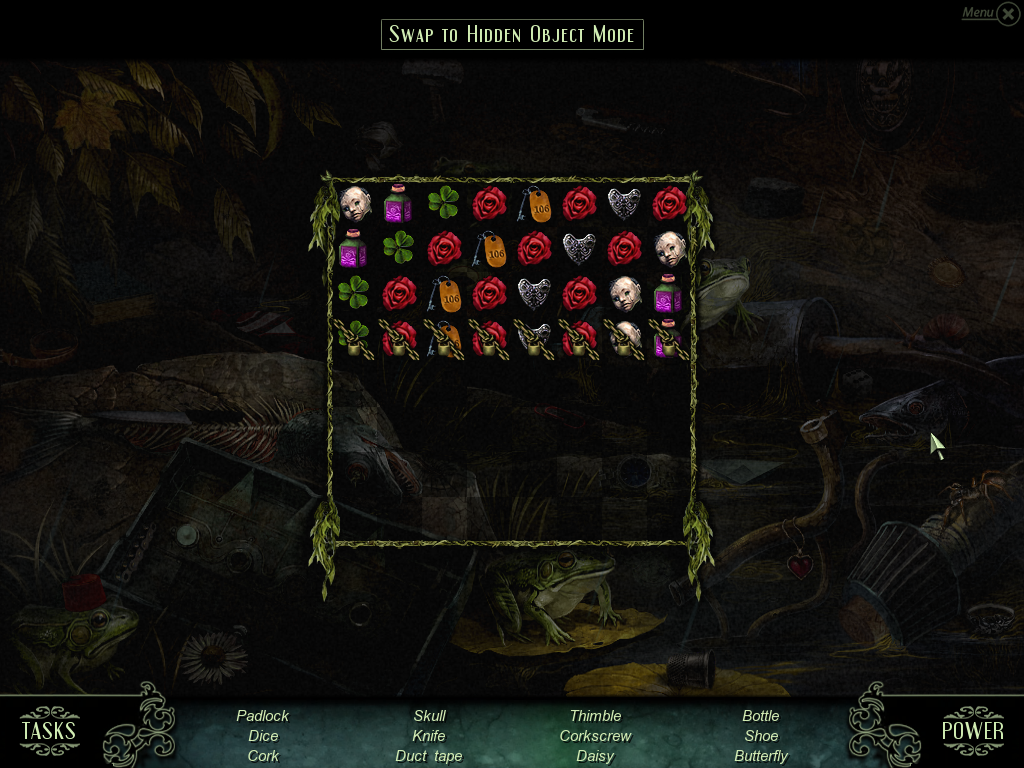Choose the chained orange 106 key tag tile
1024x768 pixels.
443,339
